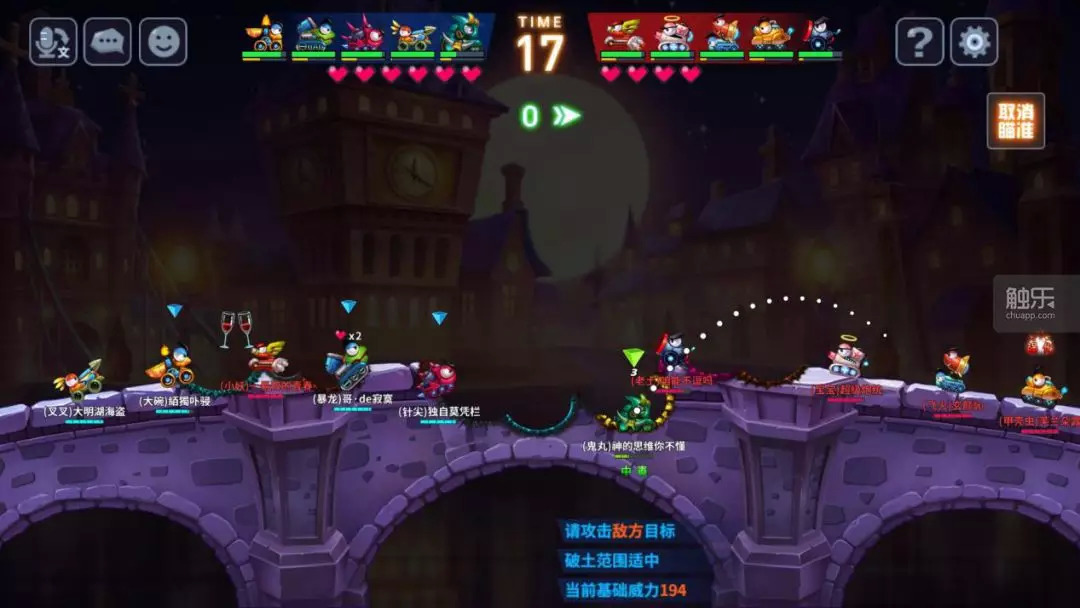Open the question mark help button
Screen dimensions: 1080x608
coord(919,42)
